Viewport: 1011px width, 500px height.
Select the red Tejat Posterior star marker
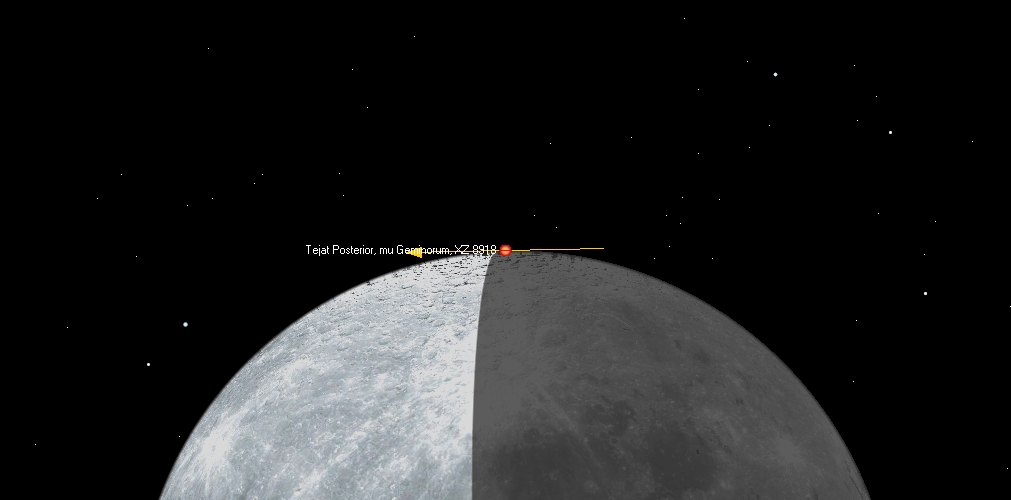[x=506, y=250]
